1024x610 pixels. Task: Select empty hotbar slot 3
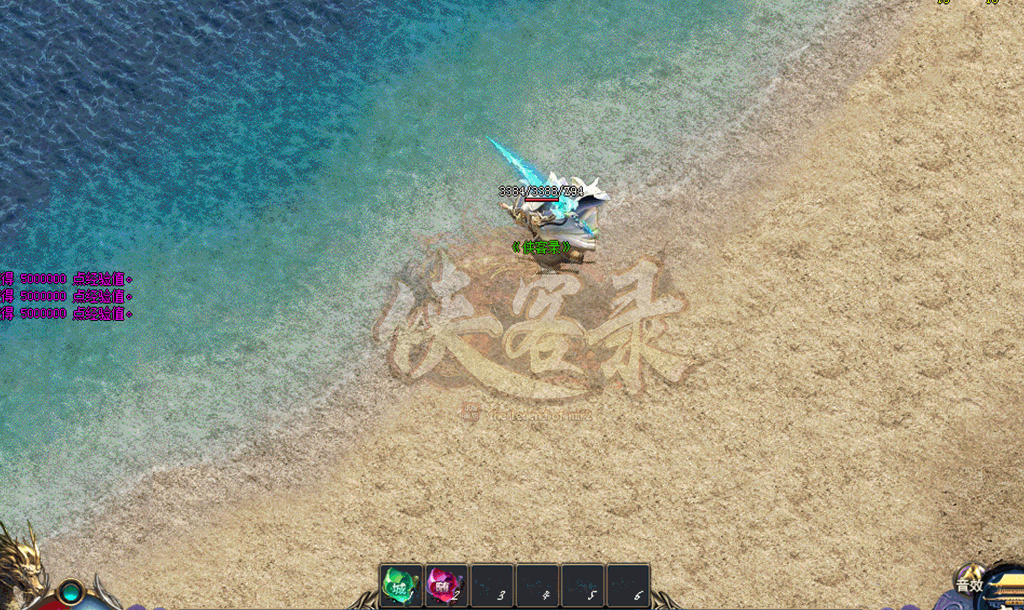click(x=492, y=585)
